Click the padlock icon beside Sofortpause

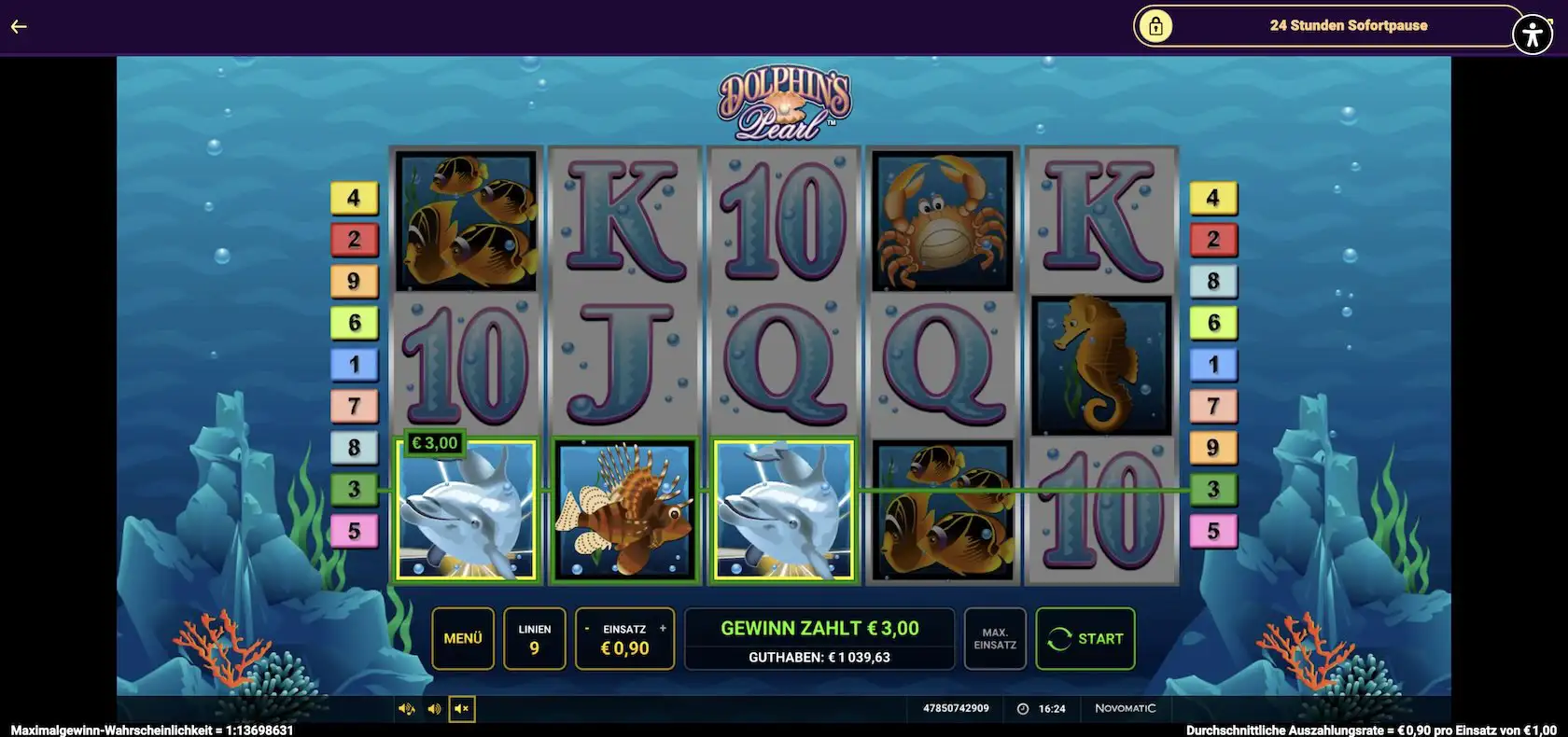(1157, 25)
